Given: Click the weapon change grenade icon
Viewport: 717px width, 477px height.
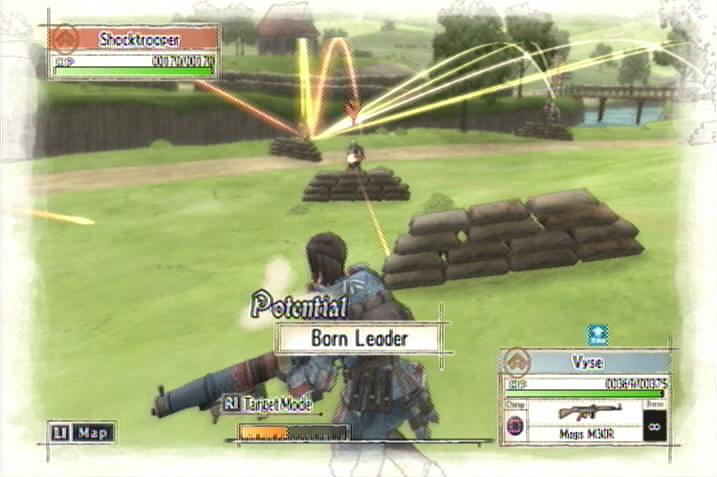Looking at the screenshot, I should [515, 425].
